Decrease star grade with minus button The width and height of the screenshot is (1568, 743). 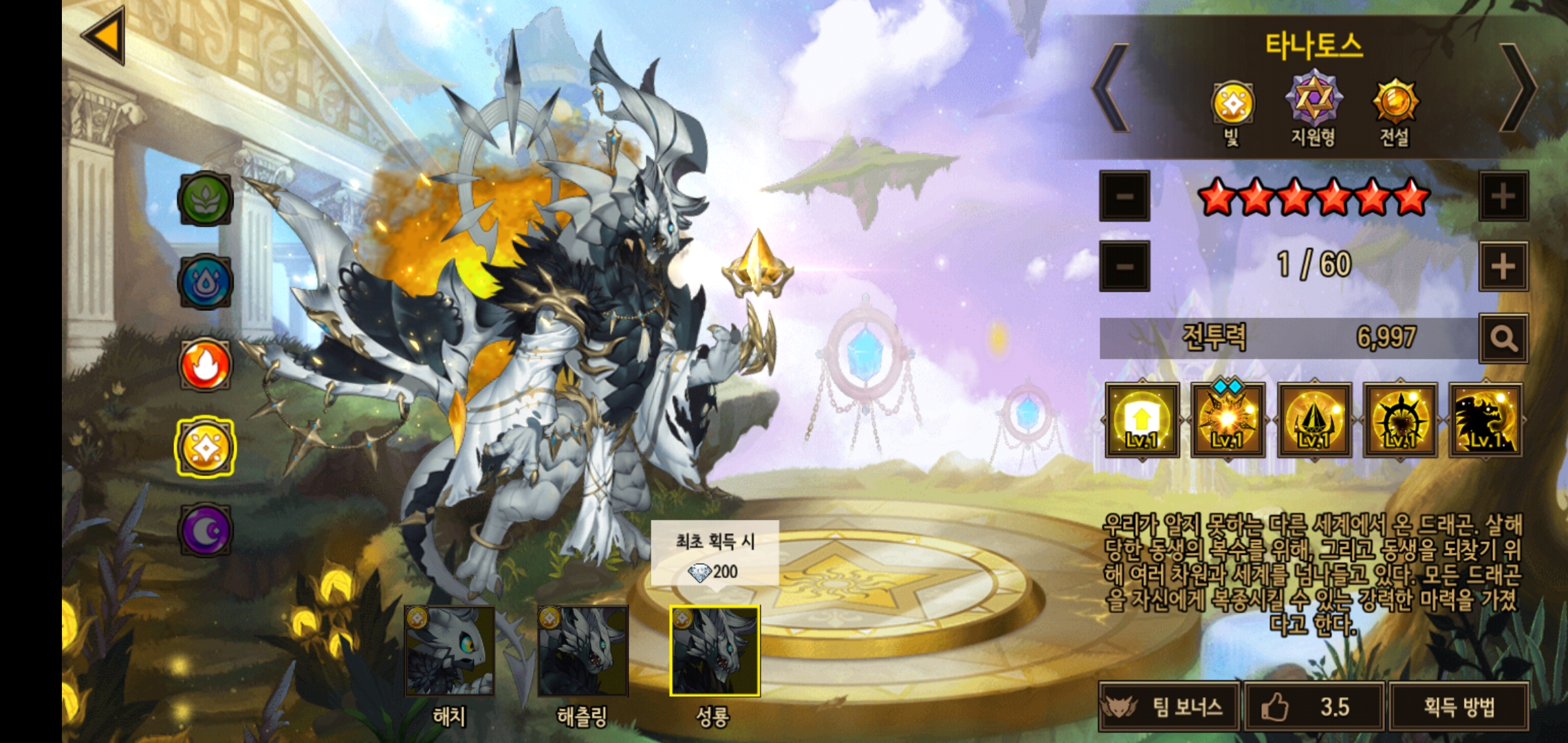[1124, 196]
